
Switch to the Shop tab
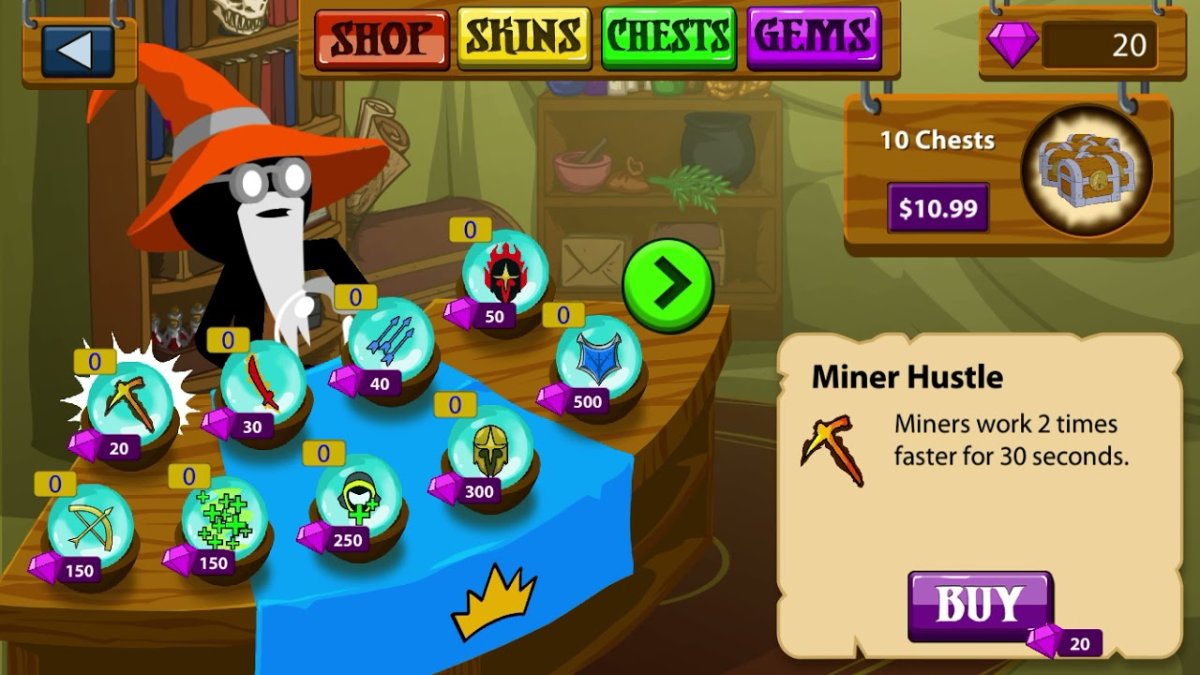pyautogui.click(x=382, y=40)
